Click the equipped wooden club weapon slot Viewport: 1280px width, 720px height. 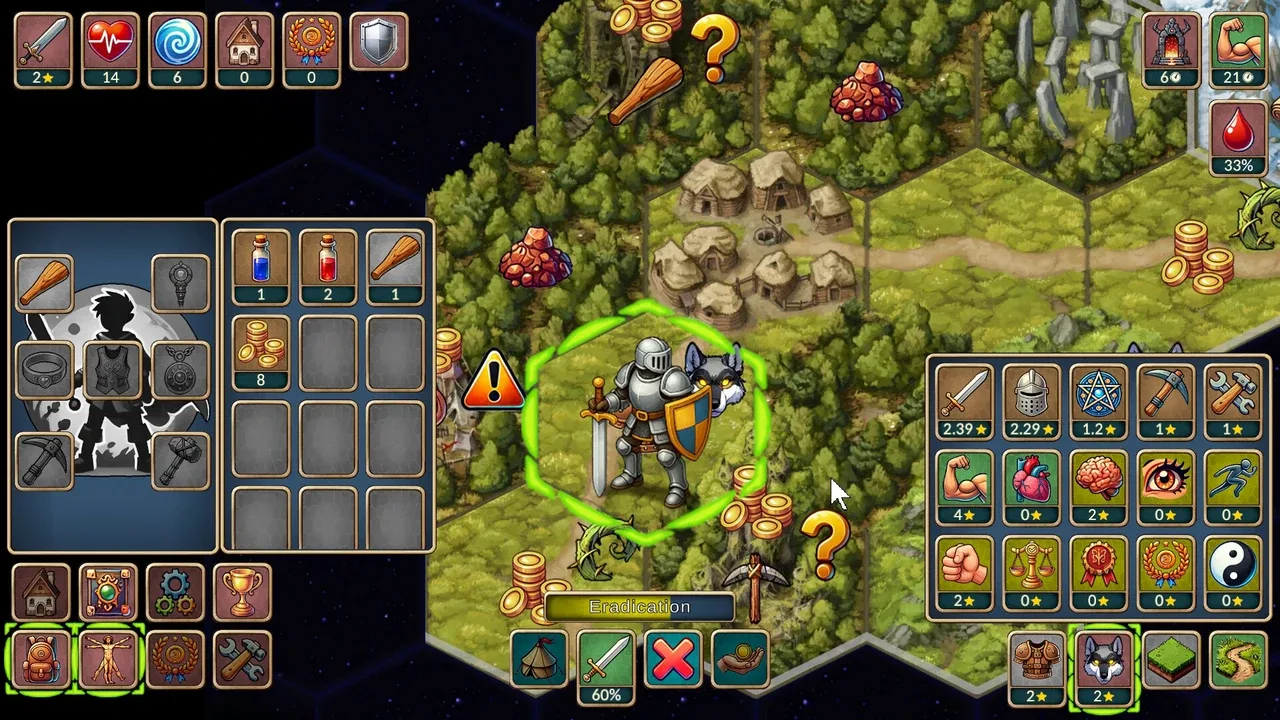tap(44, 284)
